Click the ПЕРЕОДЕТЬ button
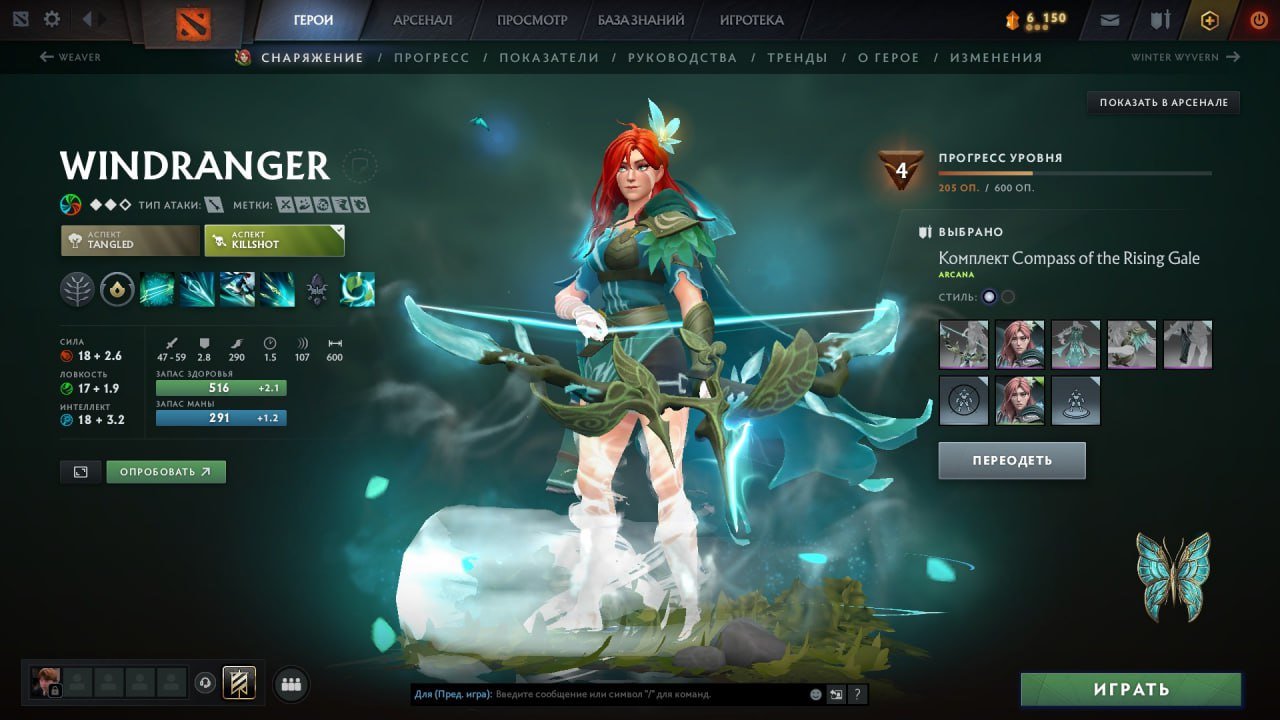Screen dimensions: 1280x720 pyautogui.click(x=1011, y=460)
